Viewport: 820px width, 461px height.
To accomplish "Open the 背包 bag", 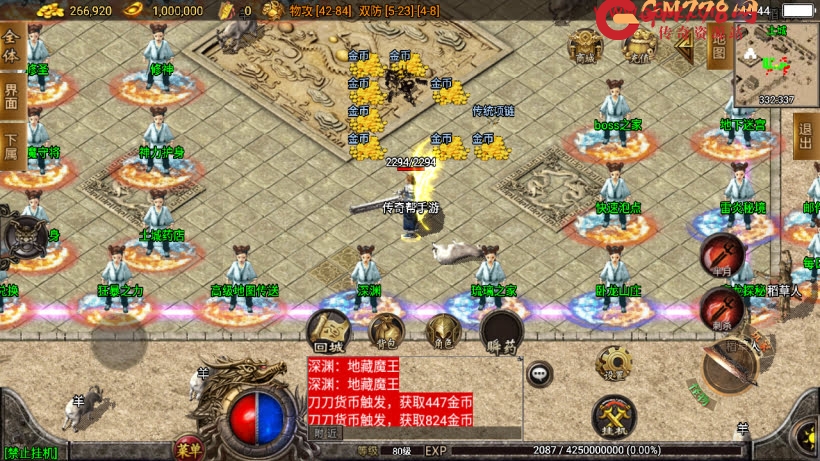I will click(x=386, y=330).
